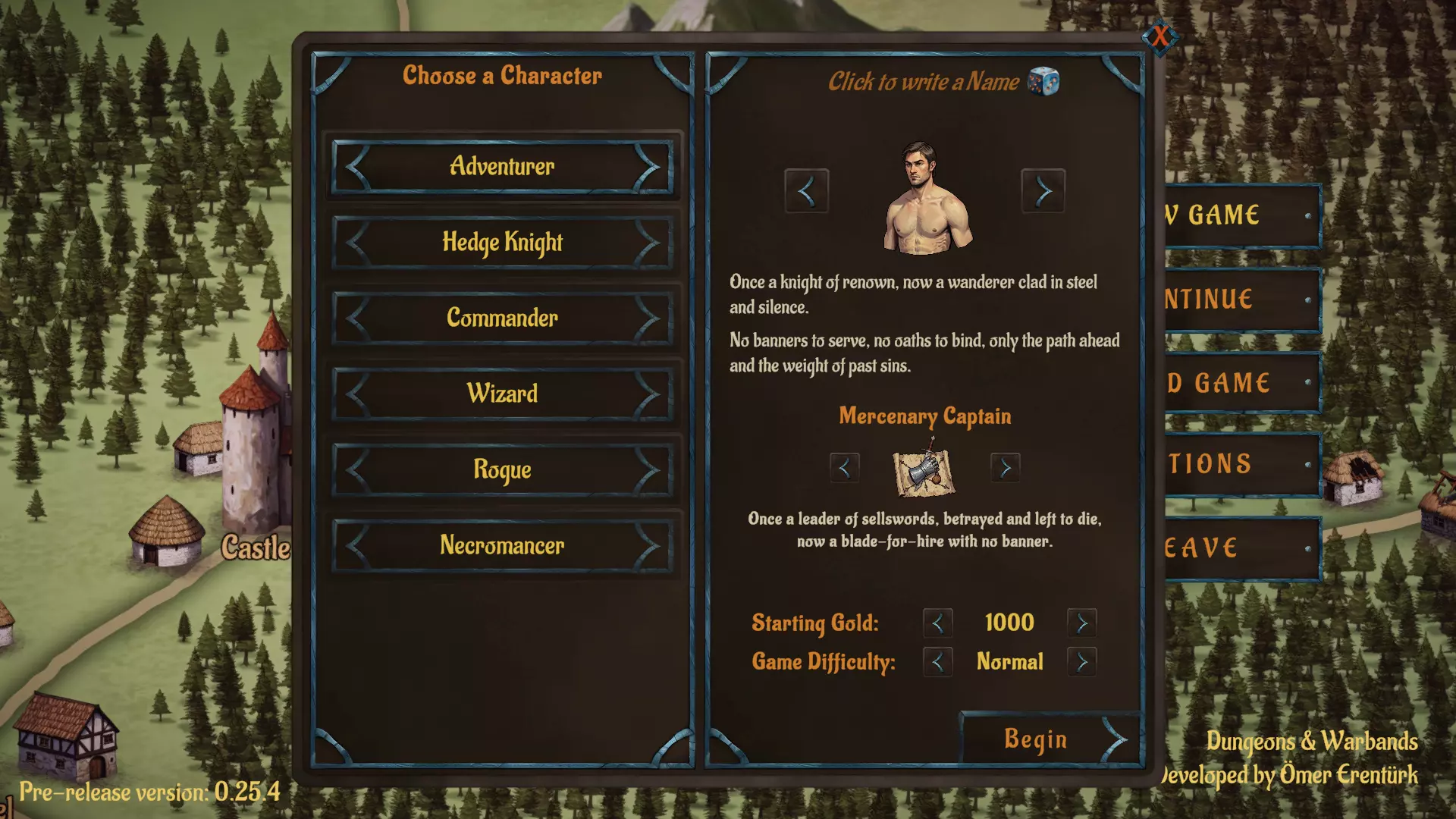Pick the Commander class option
The height and width of the screenshot is (819, 1456).
(502, 318)
